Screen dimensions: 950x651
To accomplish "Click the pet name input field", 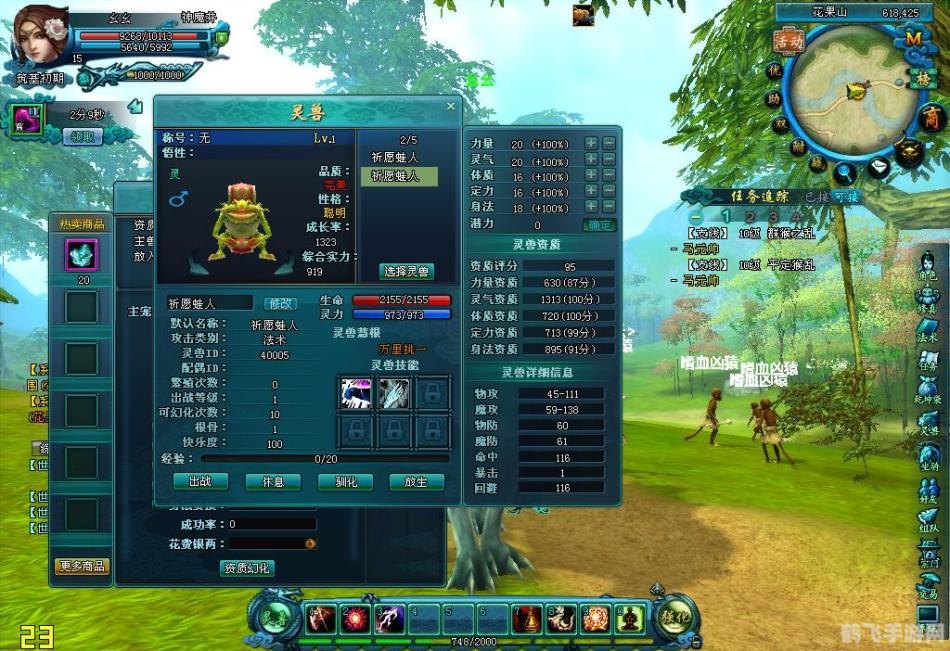I will [210, 302].
